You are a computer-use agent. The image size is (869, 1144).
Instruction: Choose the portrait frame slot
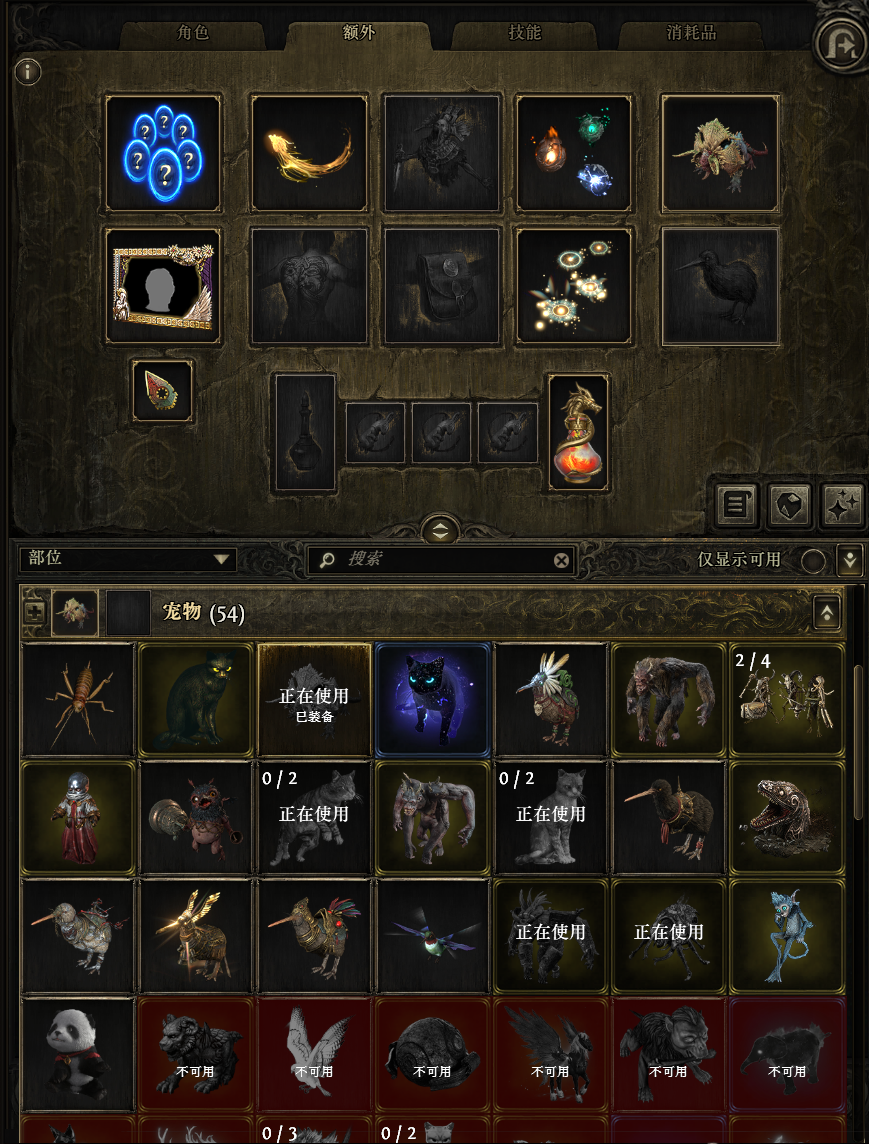[x=163, y=286]
